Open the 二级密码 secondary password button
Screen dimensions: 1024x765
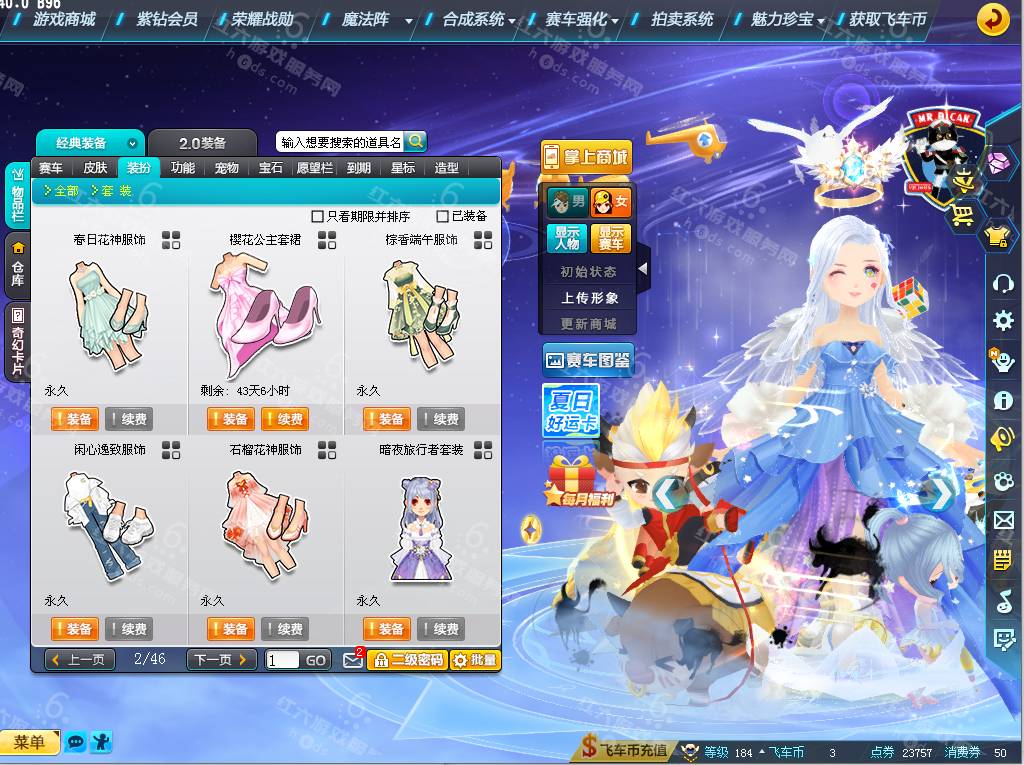coord(406,660)
